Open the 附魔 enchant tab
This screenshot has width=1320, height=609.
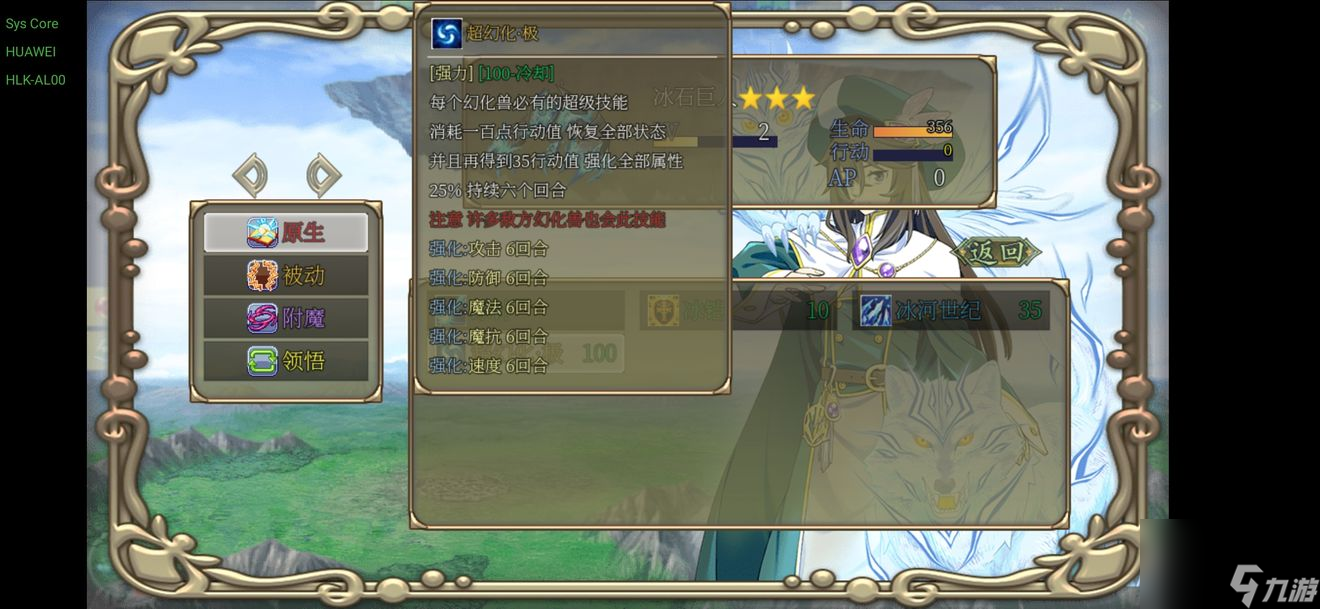point(286,318)
